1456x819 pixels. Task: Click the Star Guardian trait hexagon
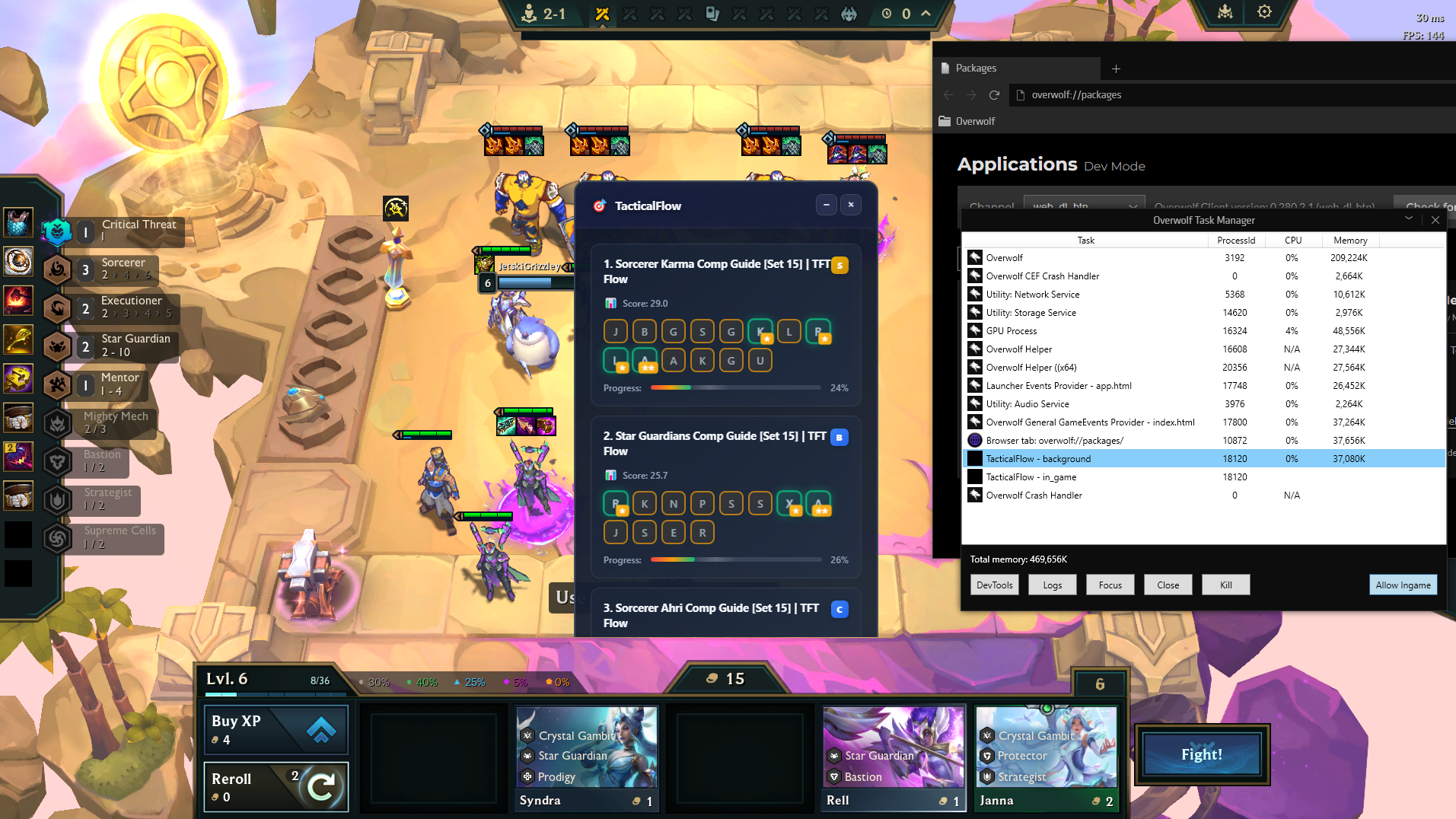(x=57, y=346)
